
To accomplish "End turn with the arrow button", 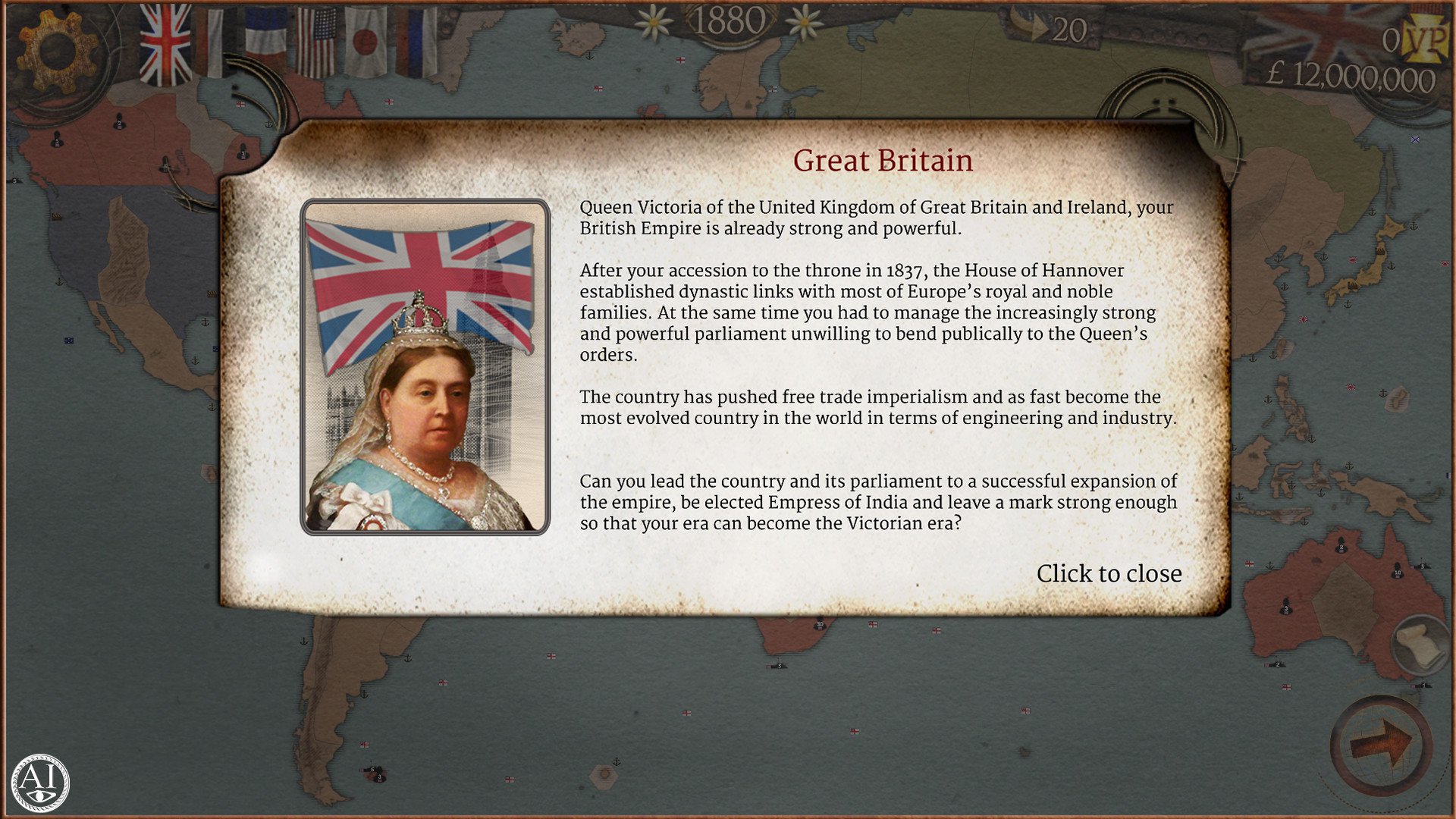I will tap(1381, 743).
